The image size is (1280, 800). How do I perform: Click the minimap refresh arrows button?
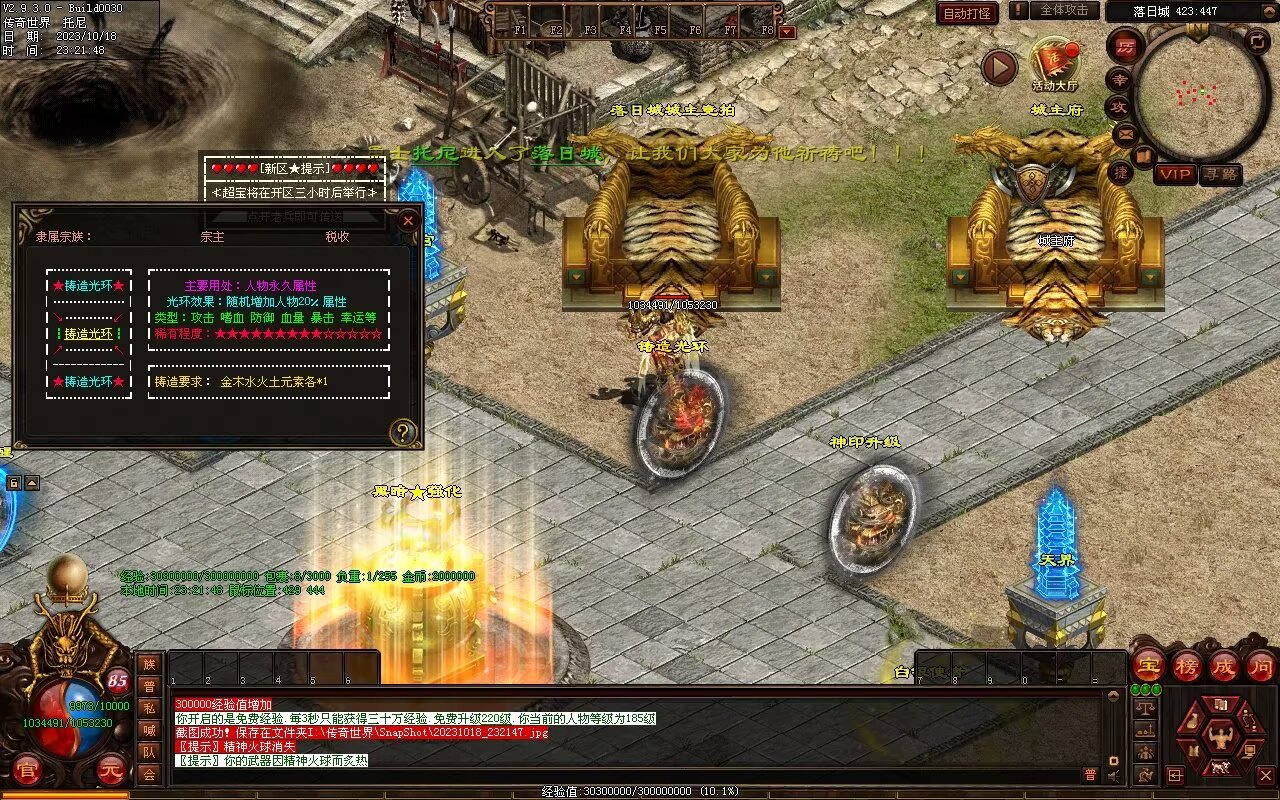[1258, 42]
